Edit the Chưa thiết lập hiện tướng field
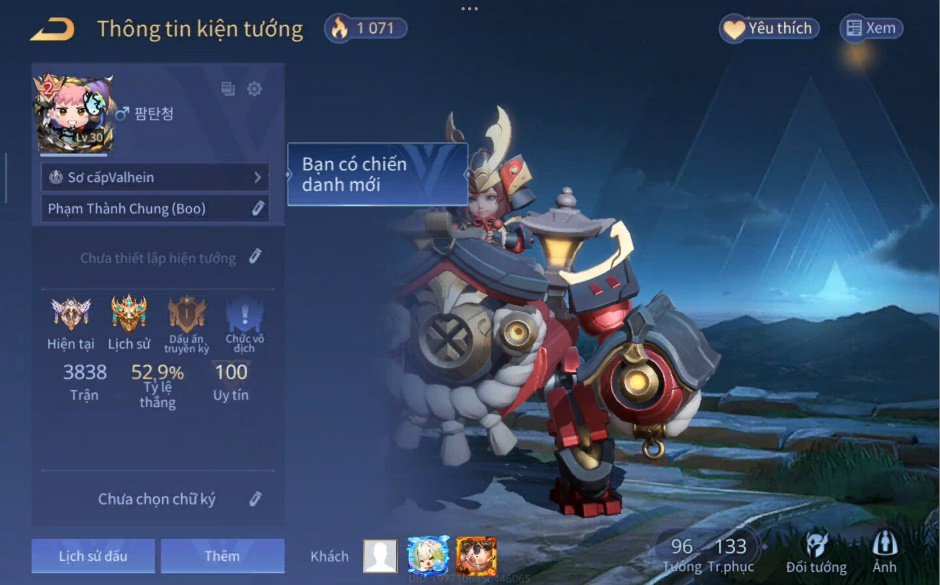The height and width of the screenshot is (585, 940). tap(255, 257)
